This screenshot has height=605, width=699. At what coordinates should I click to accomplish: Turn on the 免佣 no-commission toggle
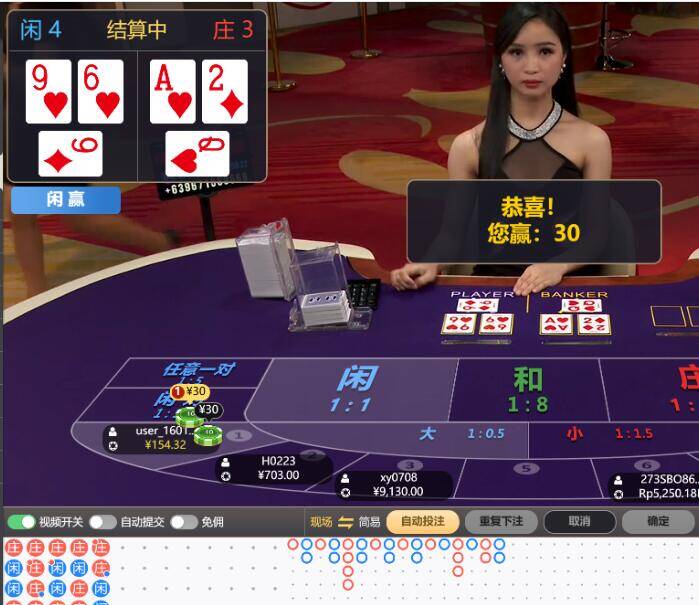[x=183, y=522]
